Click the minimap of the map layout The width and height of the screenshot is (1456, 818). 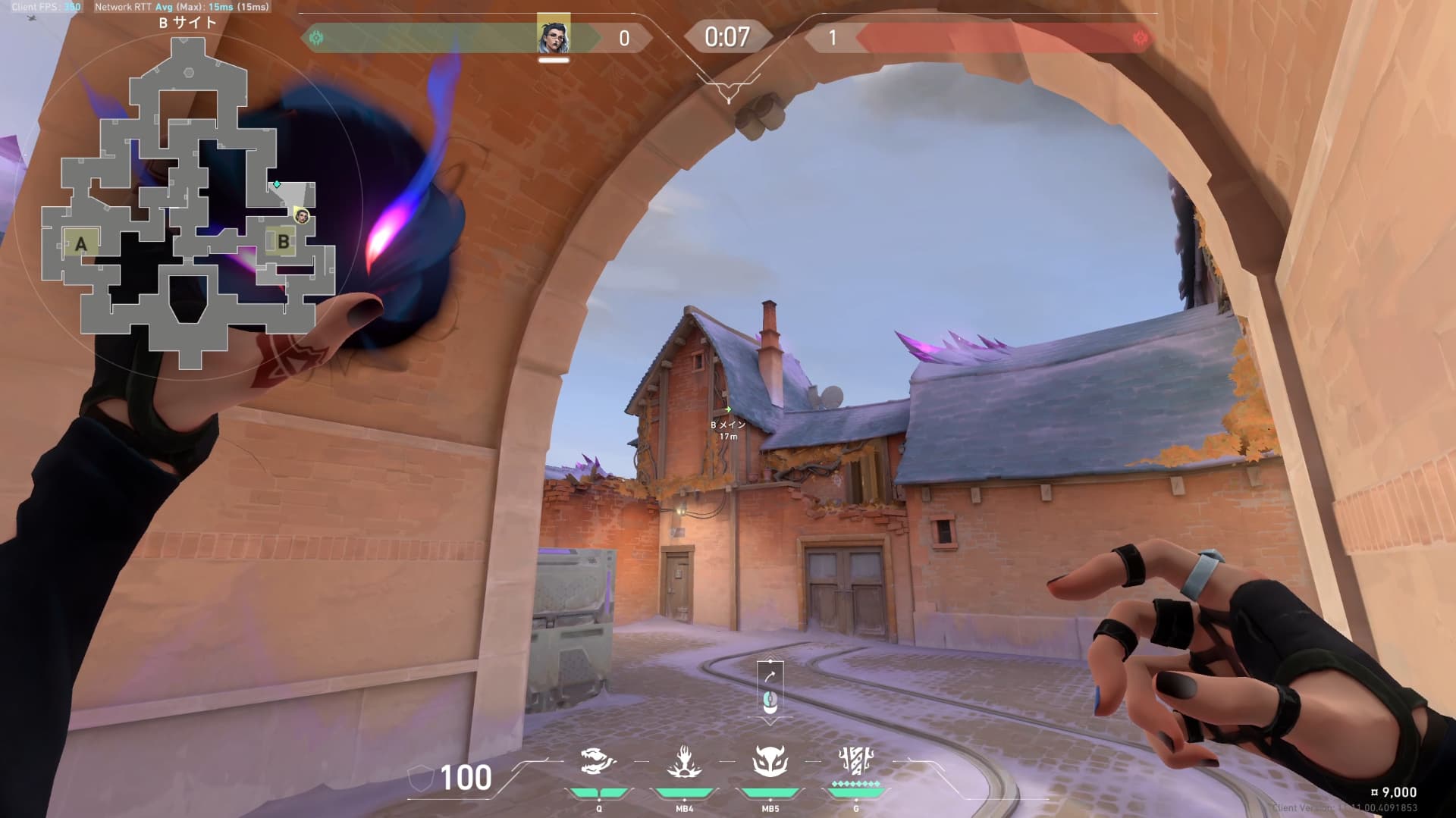188,205
